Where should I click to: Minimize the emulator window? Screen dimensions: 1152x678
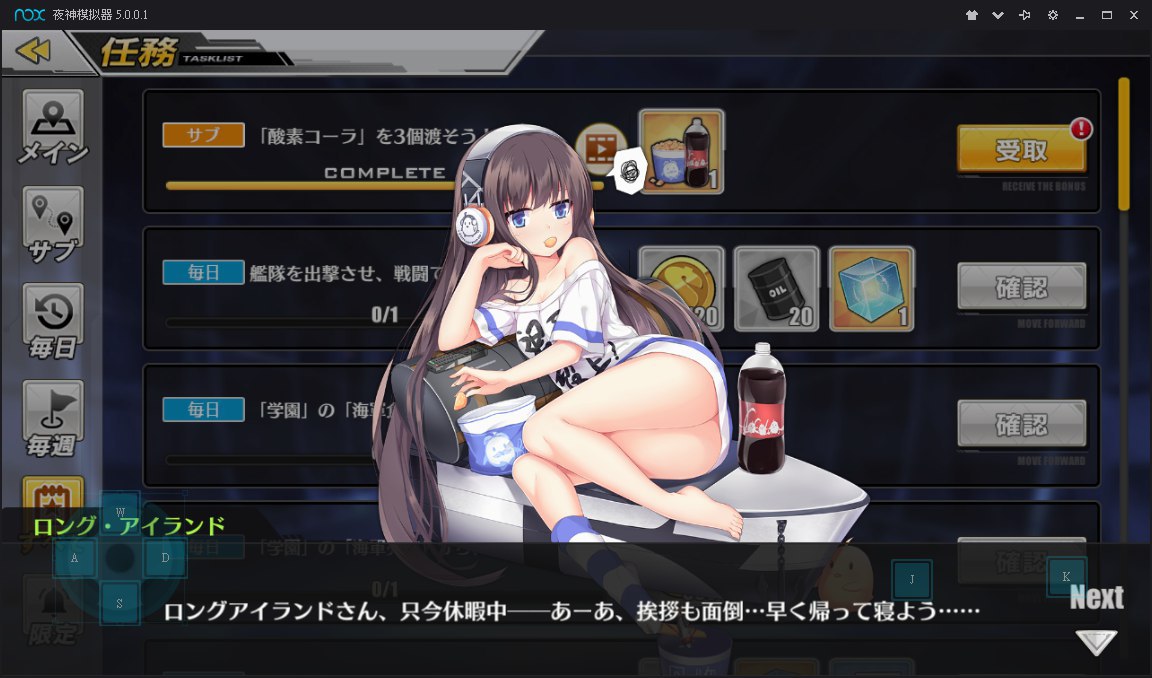(1080, 15)
